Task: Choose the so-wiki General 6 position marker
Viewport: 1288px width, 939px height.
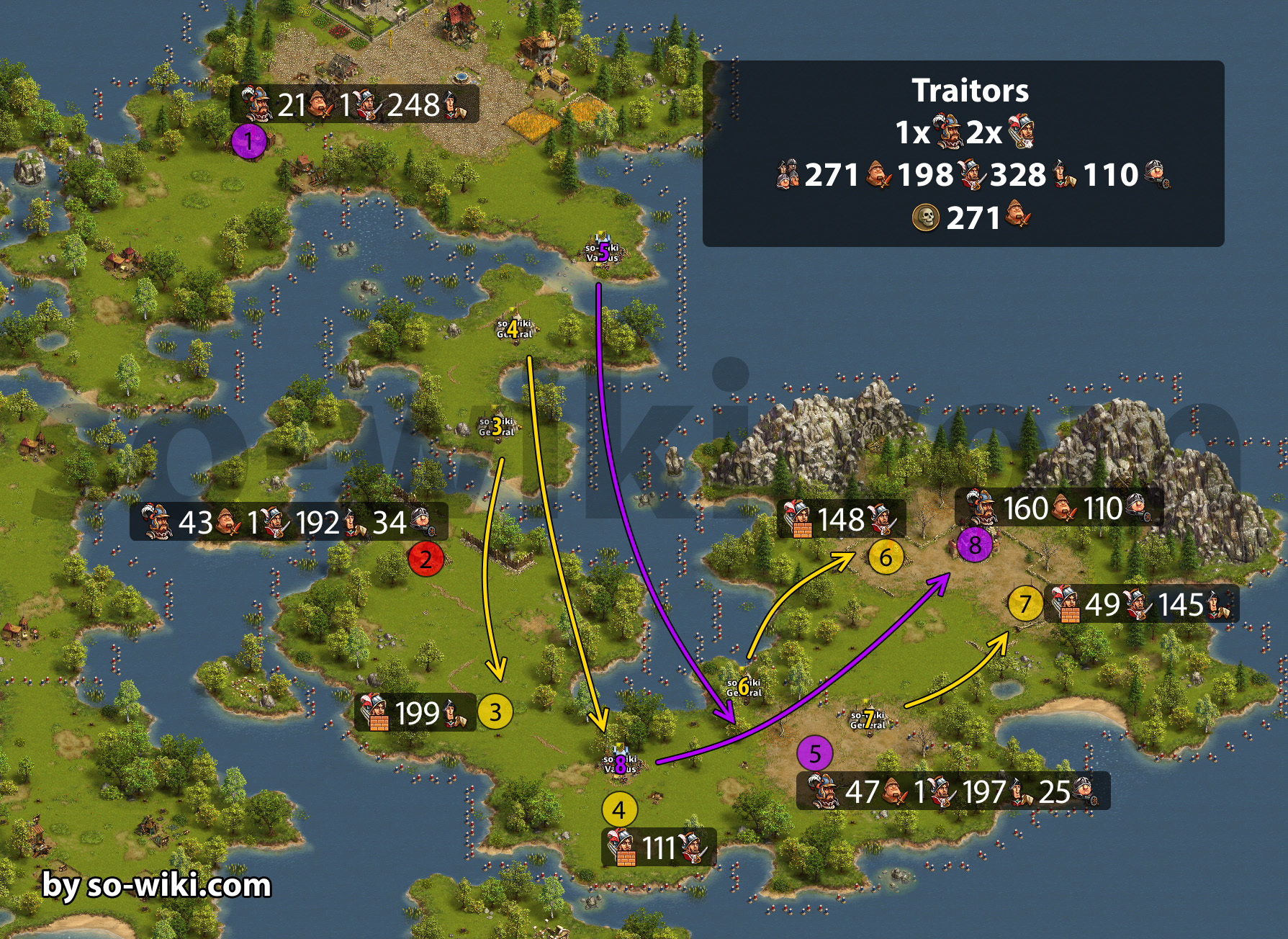Action: [744, 687]
